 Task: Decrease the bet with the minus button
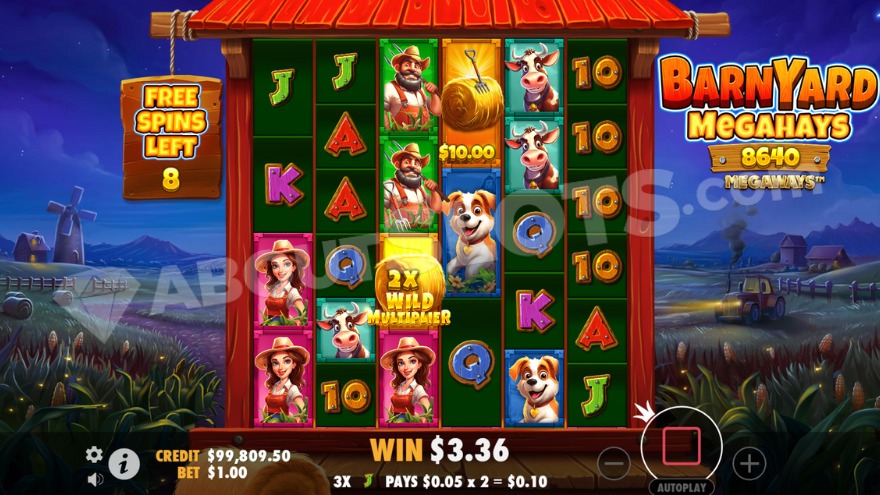coord(614,462)
